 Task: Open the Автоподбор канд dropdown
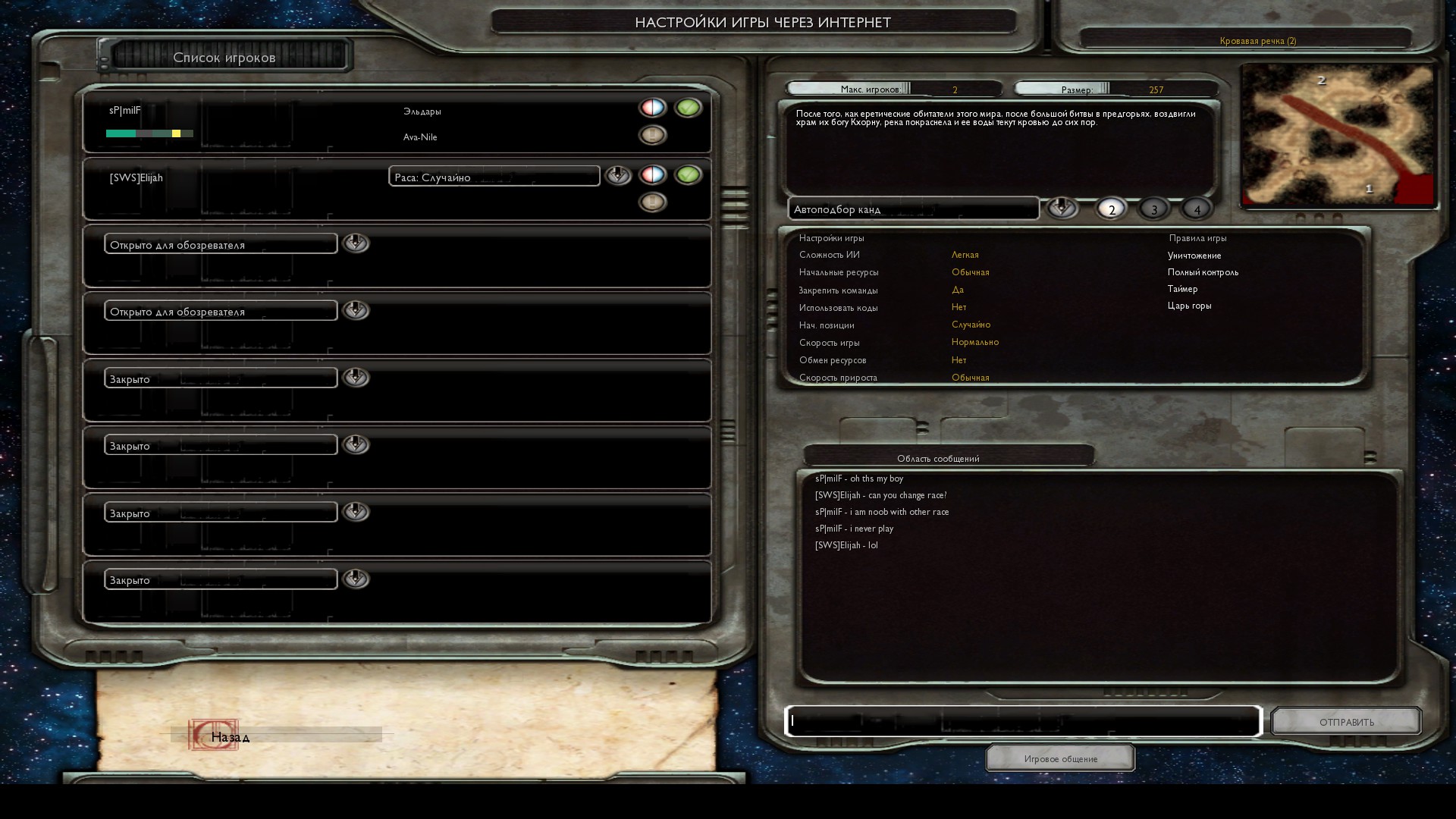[1062, 209]
